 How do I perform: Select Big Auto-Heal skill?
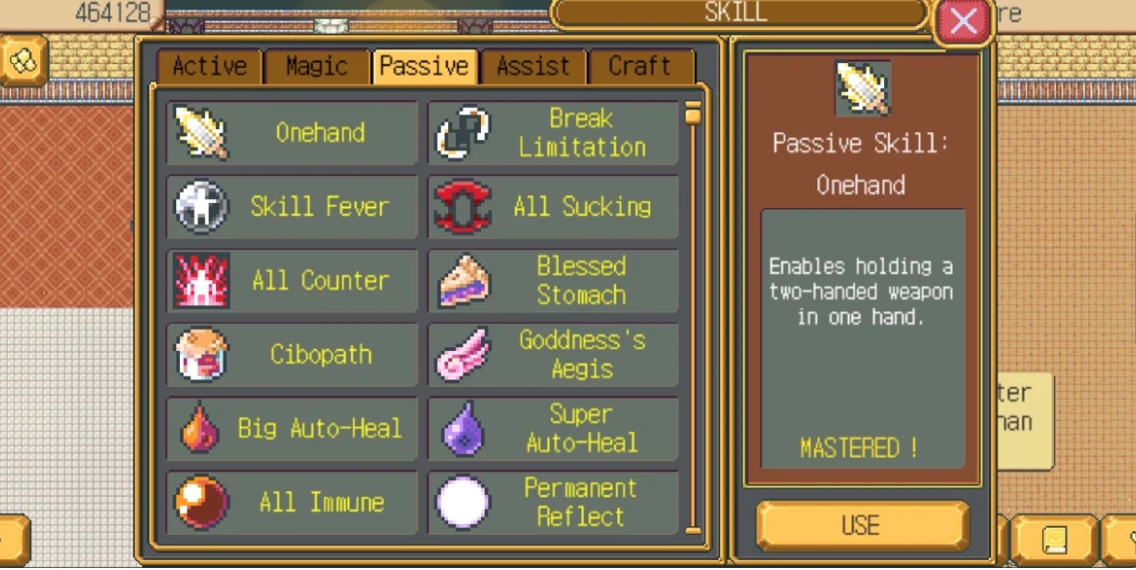point(292,429)
